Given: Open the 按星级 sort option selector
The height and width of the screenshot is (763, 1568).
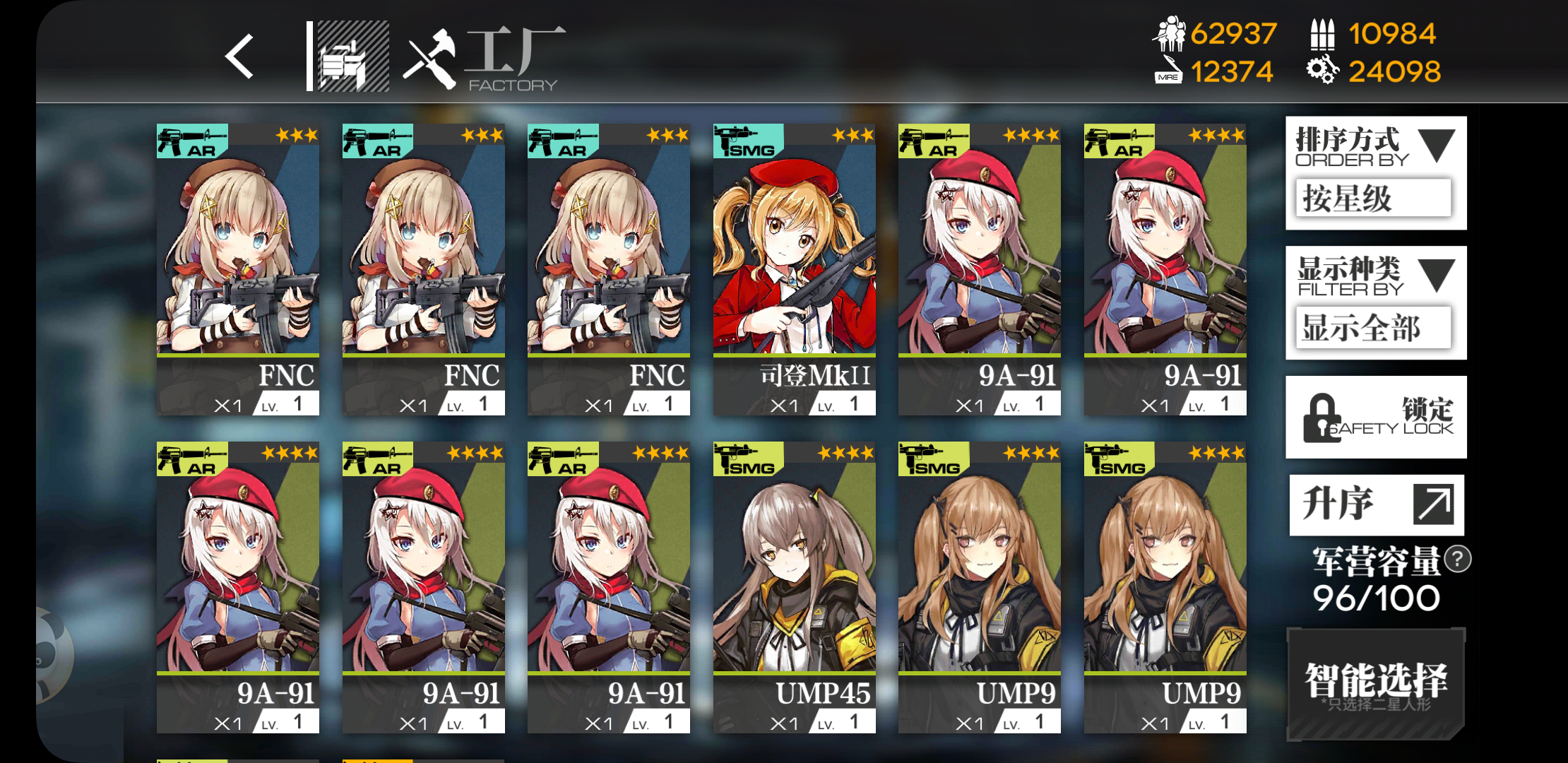Looking at the screenshot, I should tap(1373, 199).
